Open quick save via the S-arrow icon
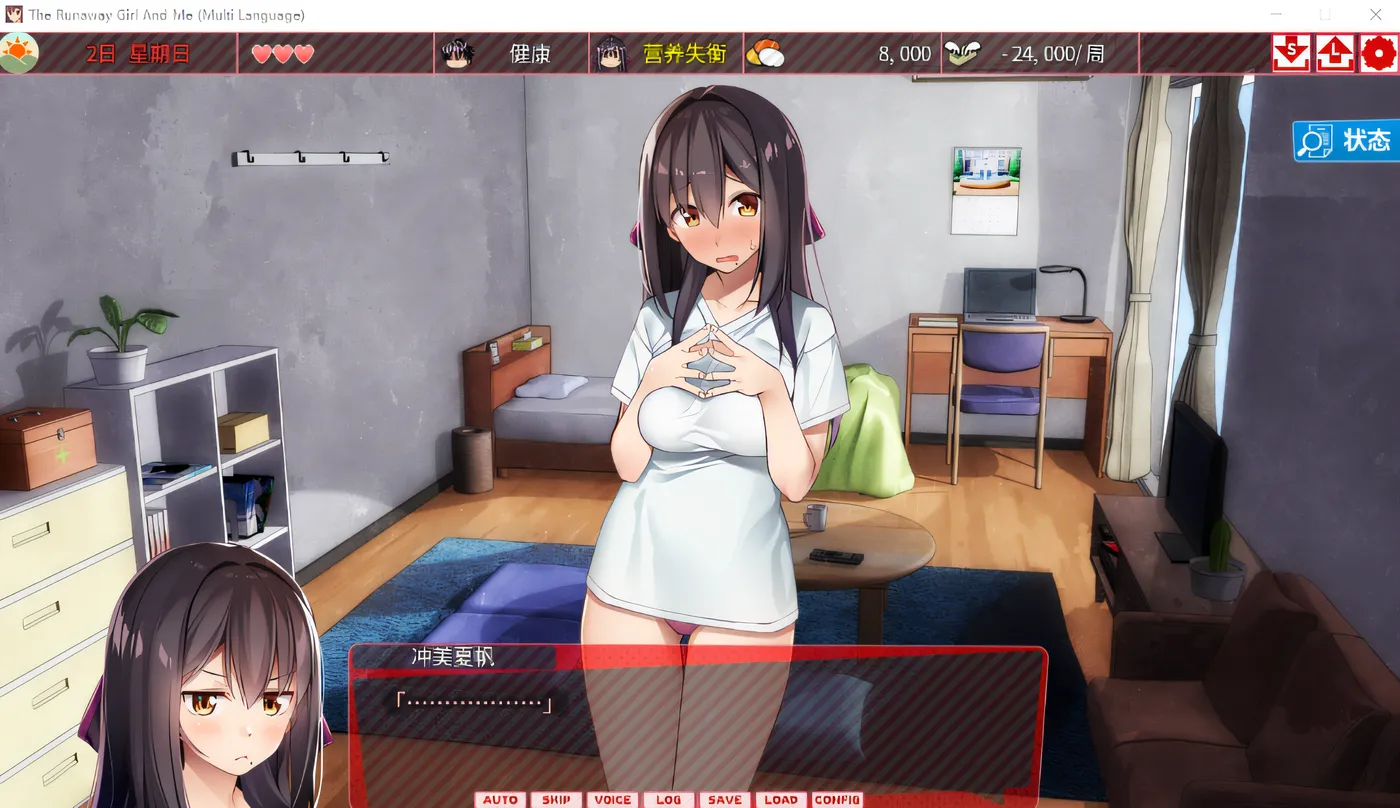 [x=1290, y=52]
